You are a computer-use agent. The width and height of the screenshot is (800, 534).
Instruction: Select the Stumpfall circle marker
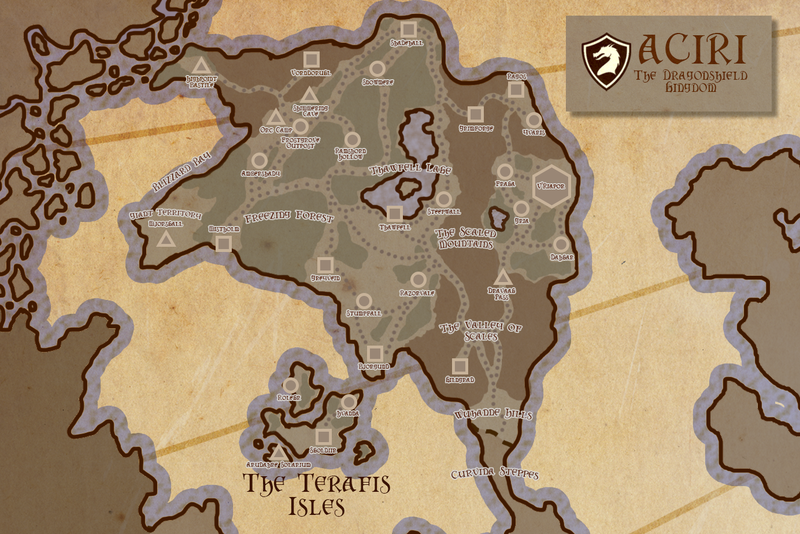coord(365,299)
